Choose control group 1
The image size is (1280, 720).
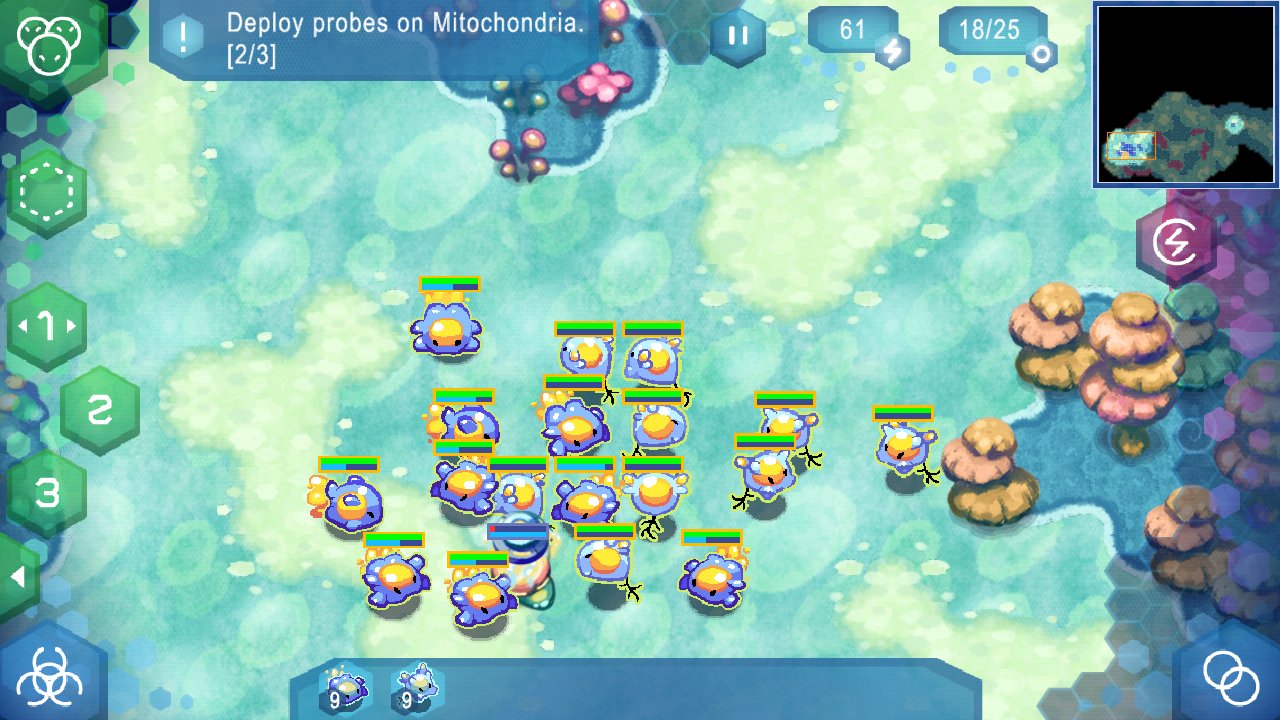pyautogui.click(x=46, y=326)
